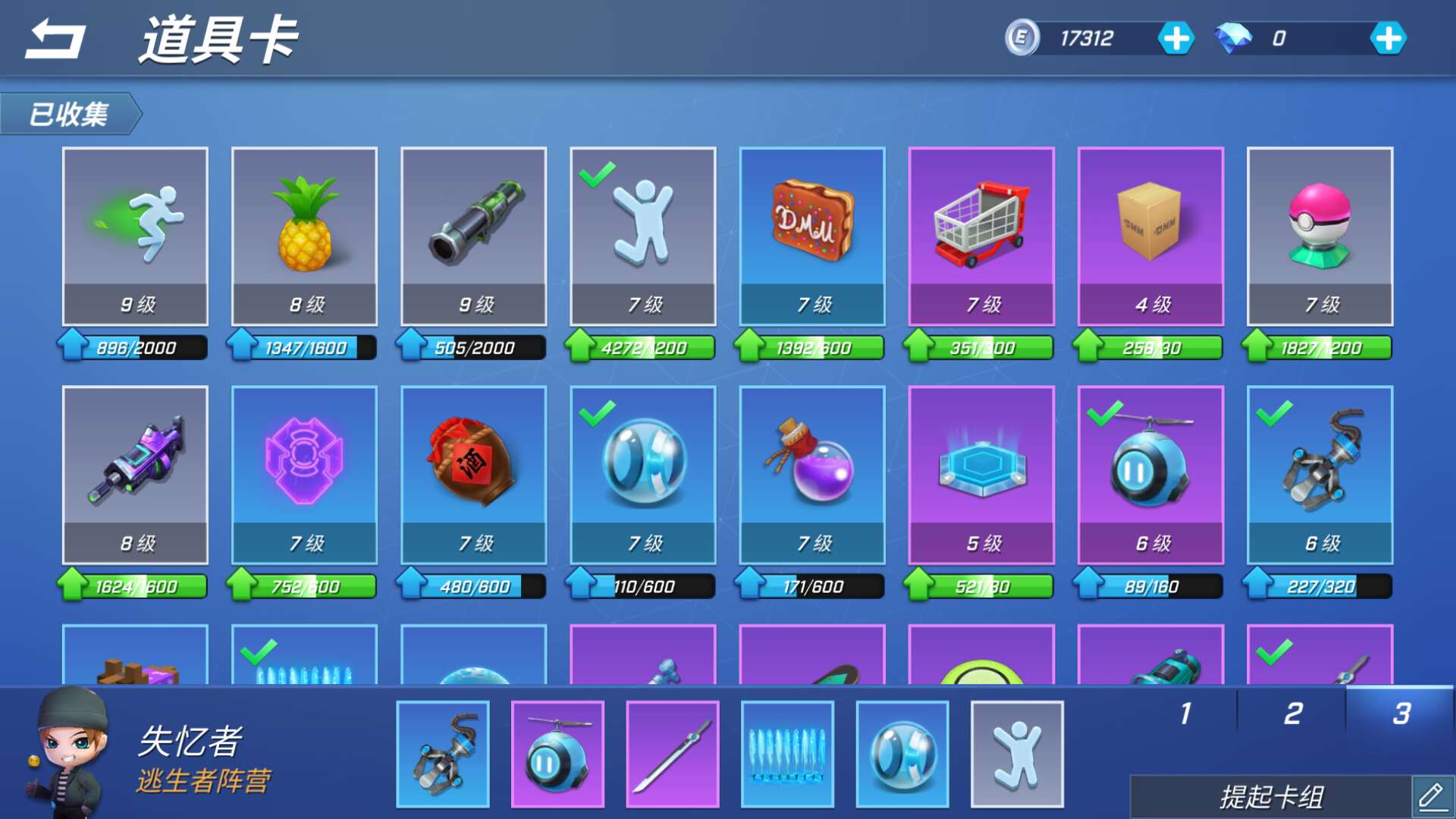The image size is (1456, 819).
Task: Select the 已收集 collected tab
Action: tap(70, 114)
